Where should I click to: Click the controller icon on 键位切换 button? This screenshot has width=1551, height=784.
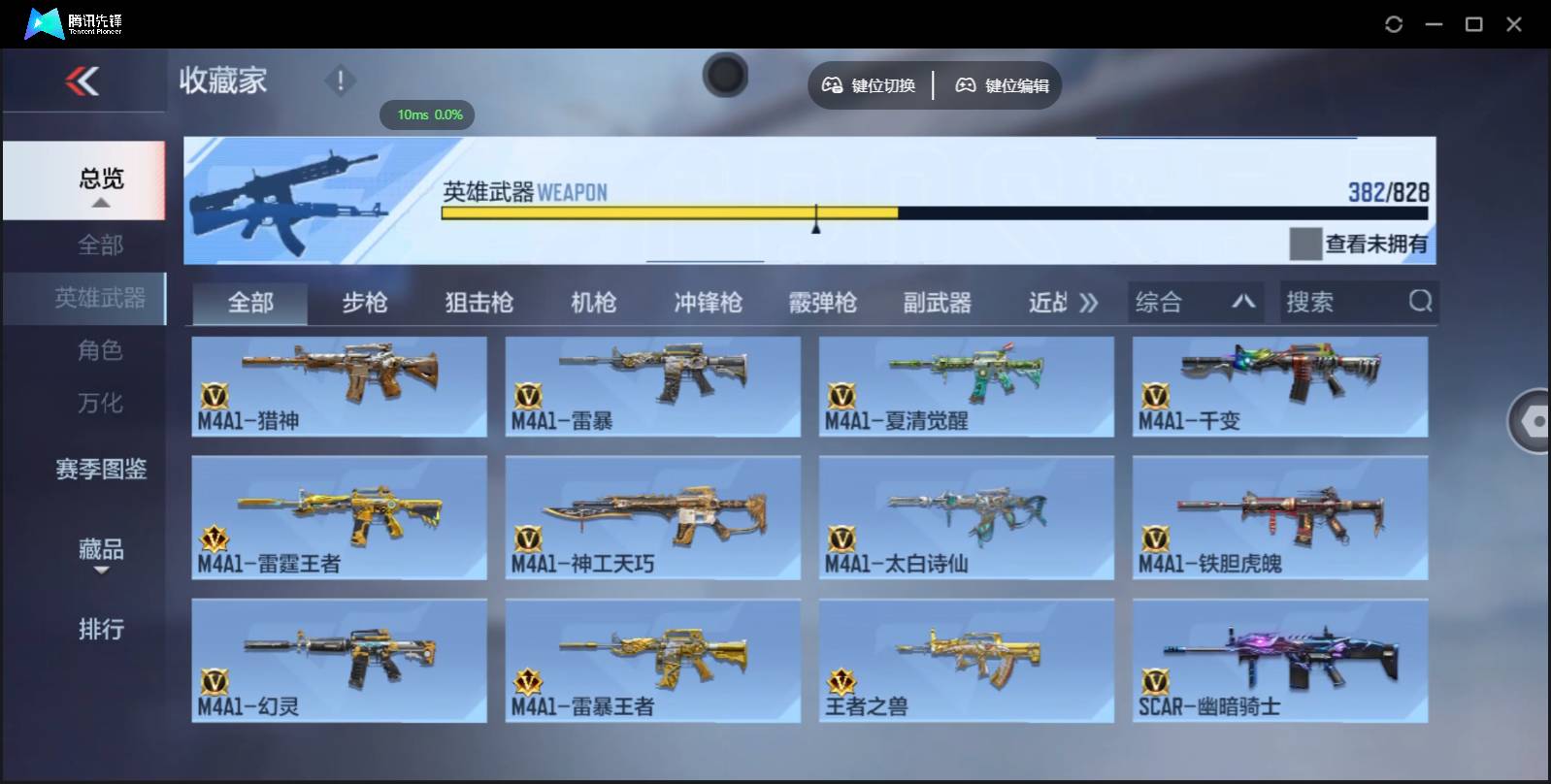click(x=832, y=85)
